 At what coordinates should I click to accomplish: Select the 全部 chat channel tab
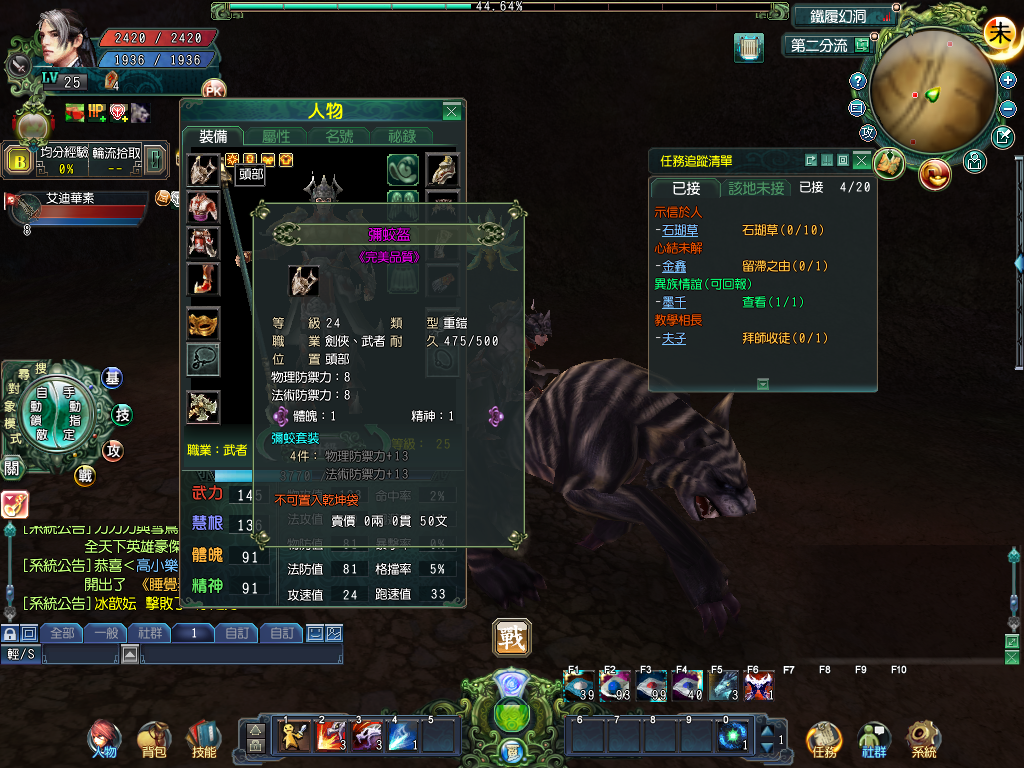tap(62, 633)
